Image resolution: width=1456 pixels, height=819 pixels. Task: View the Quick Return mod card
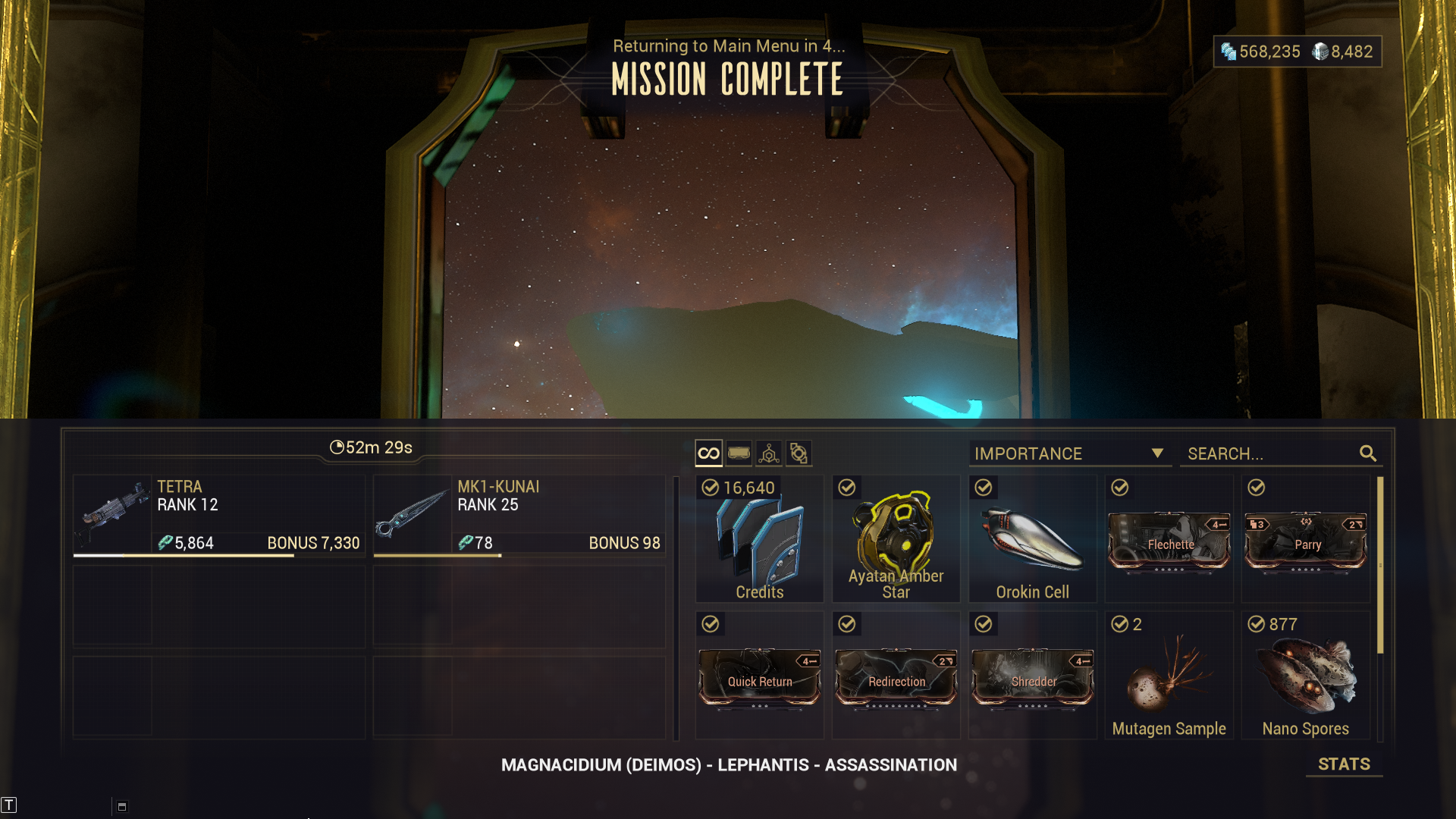759,677
